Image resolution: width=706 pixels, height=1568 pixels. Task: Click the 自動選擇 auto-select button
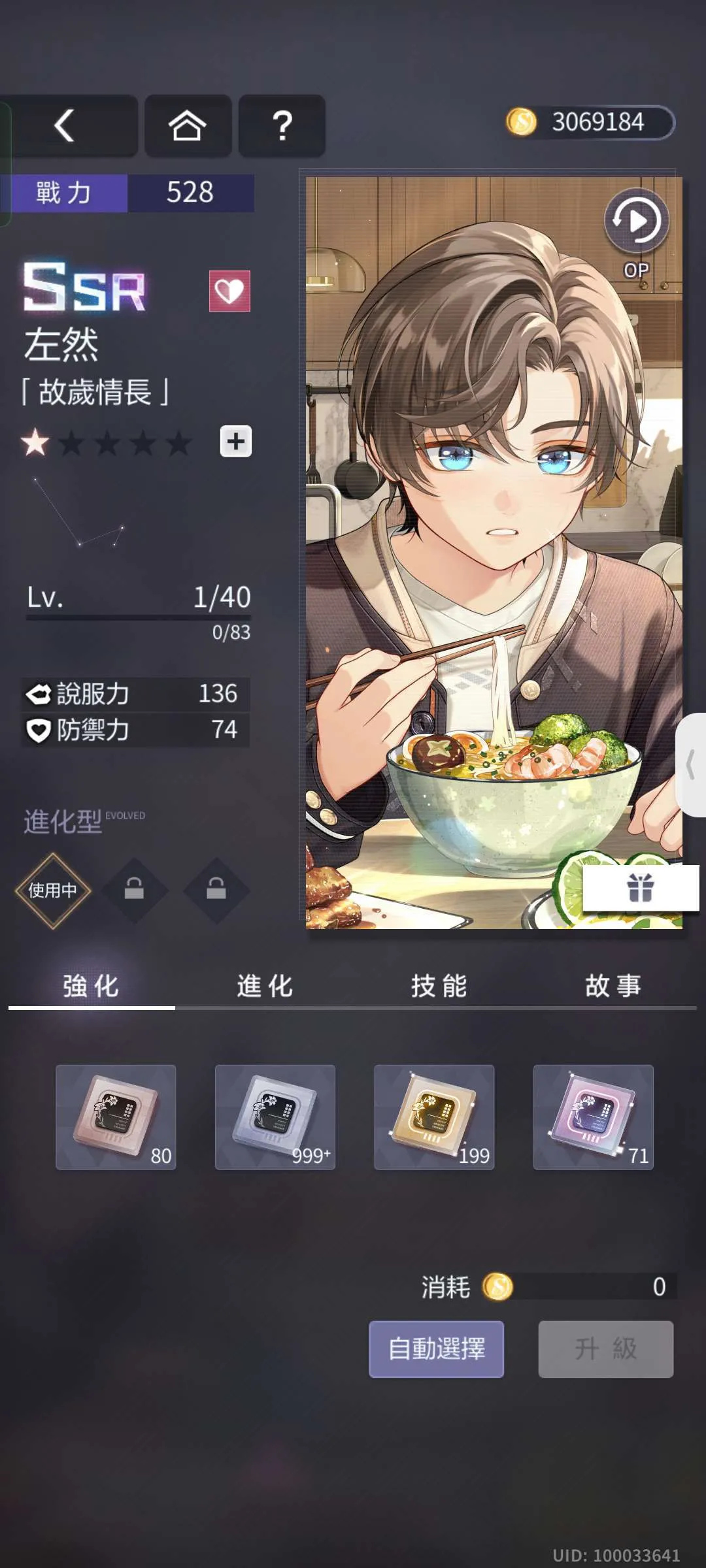[436, 1349]
